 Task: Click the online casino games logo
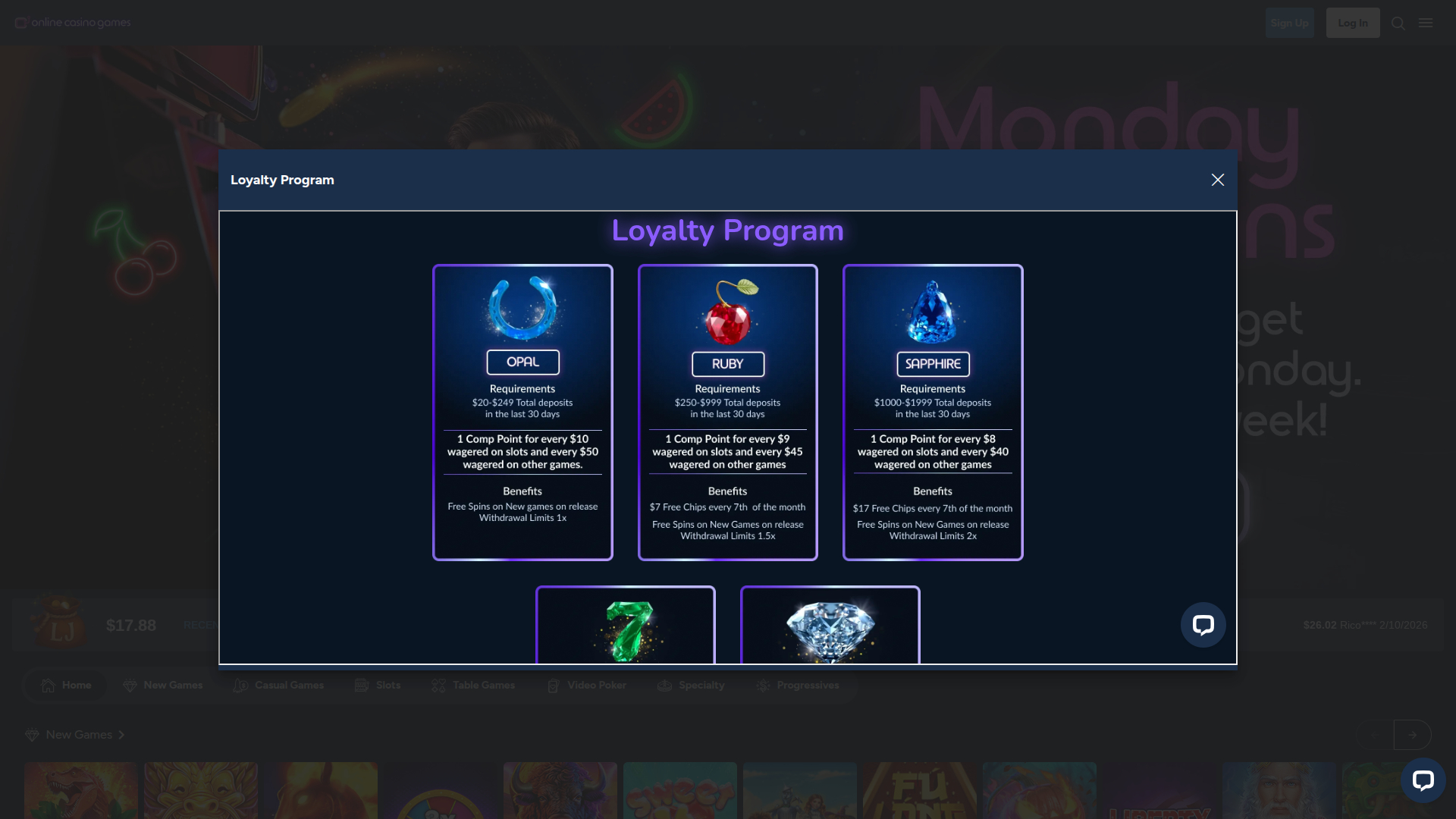coord(73,22)
